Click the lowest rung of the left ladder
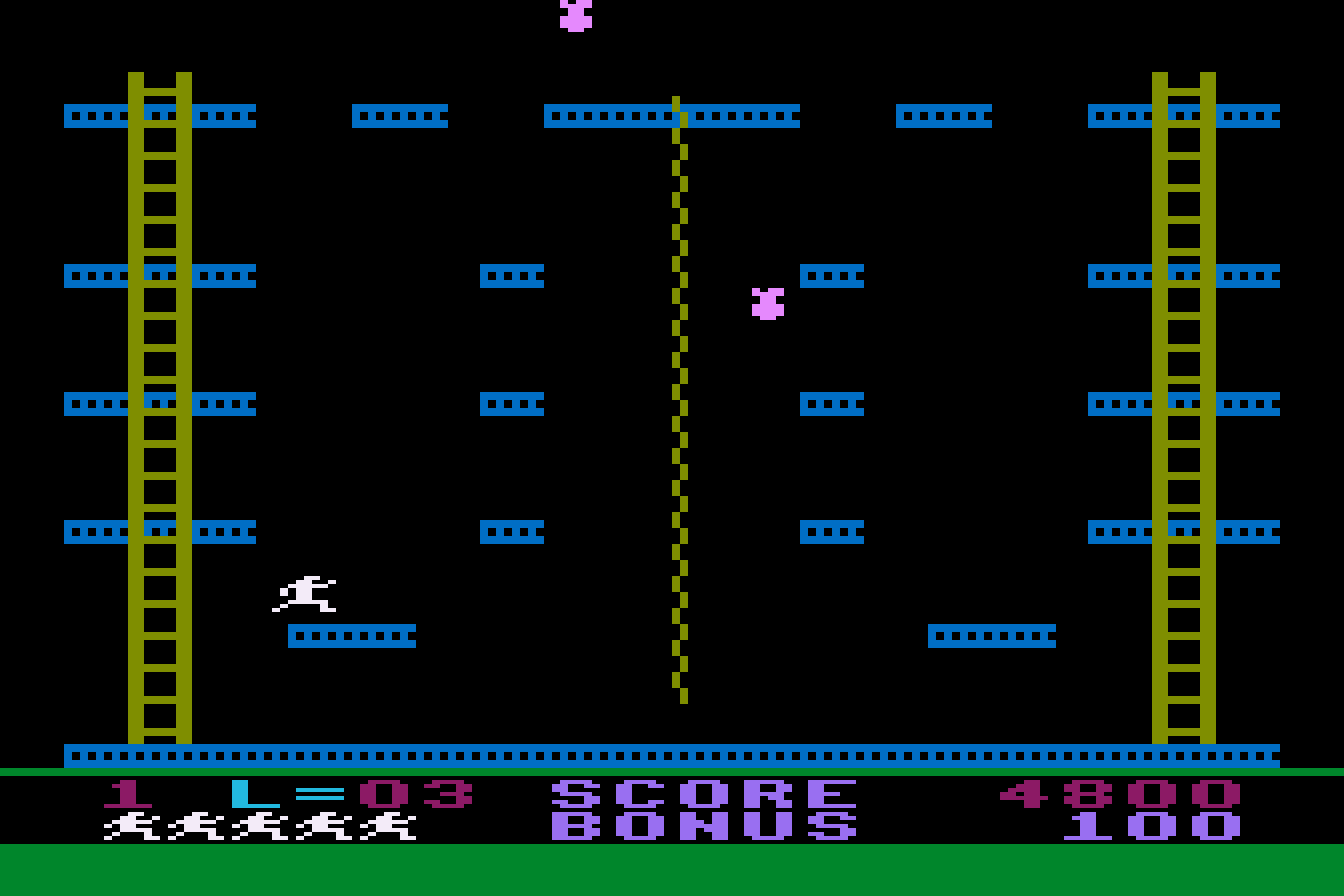Screen dimensions: 1344x896 coord(160,730)
